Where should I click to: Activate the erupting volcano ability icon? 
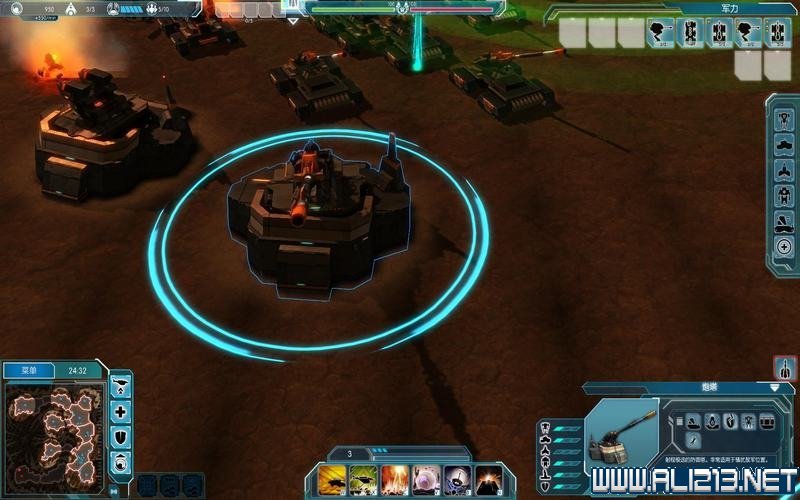pyautogui.click(x=488, y=479)
